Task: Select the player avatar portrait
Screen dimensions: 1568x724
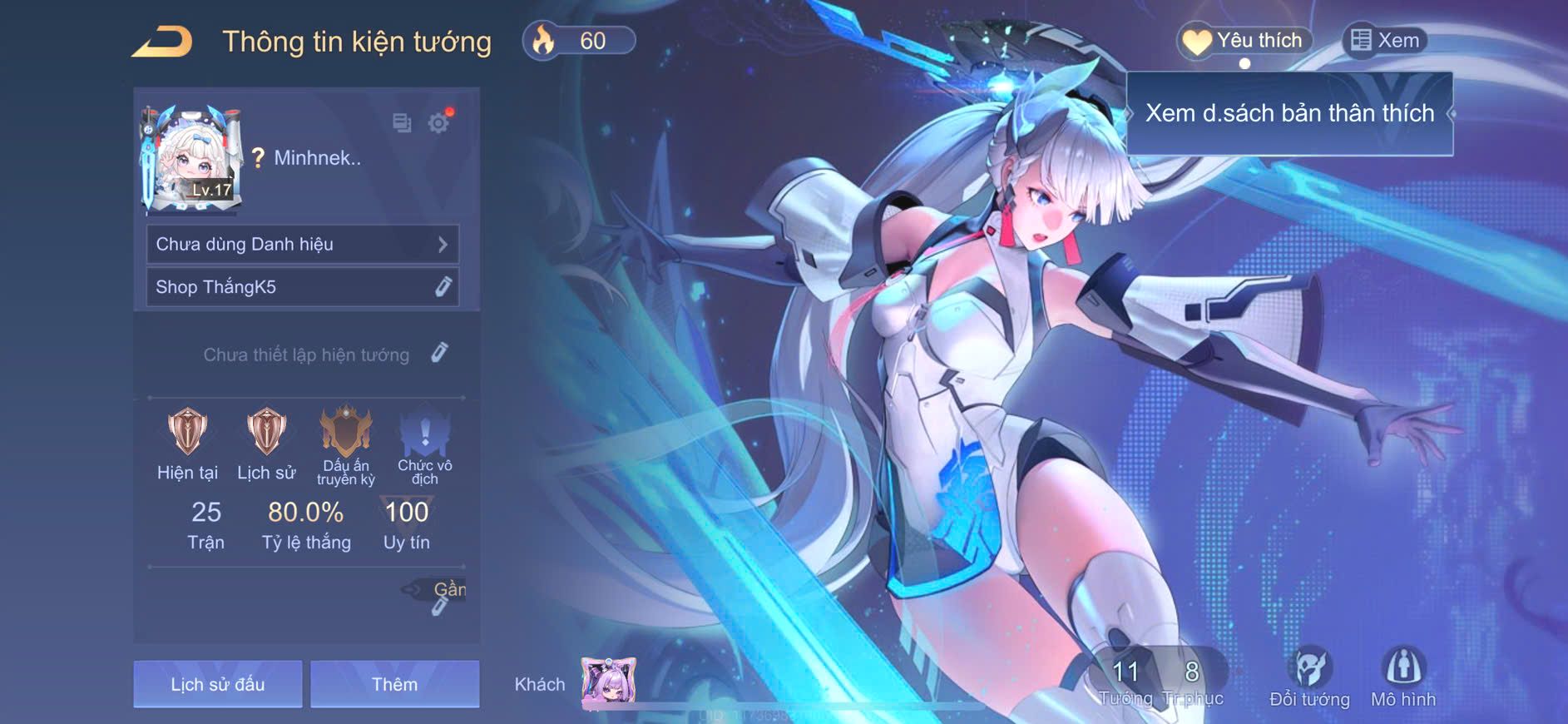Action: (193, 158)
